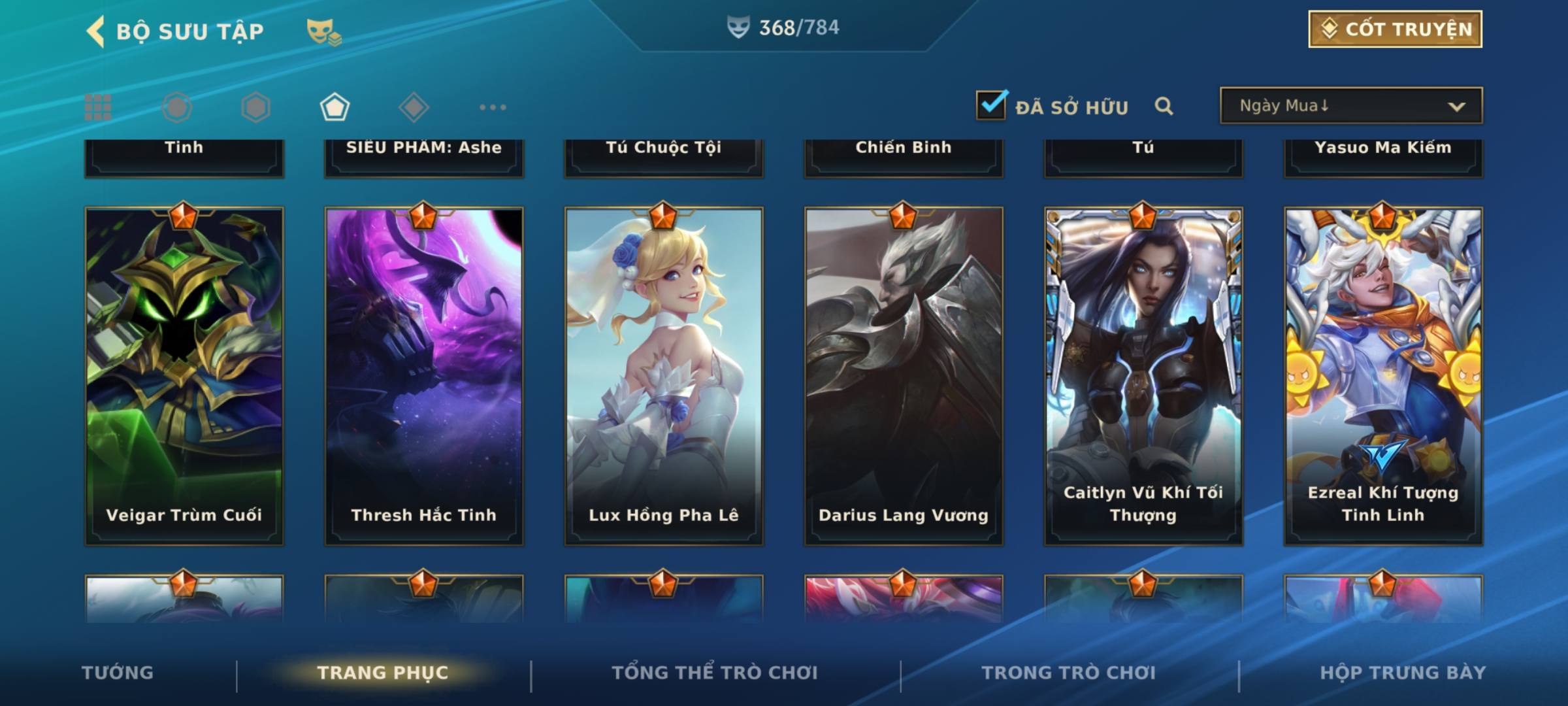Open the Cốt Truyện button
Viewport: 1568px width, 706px height.
point(1395,29)
